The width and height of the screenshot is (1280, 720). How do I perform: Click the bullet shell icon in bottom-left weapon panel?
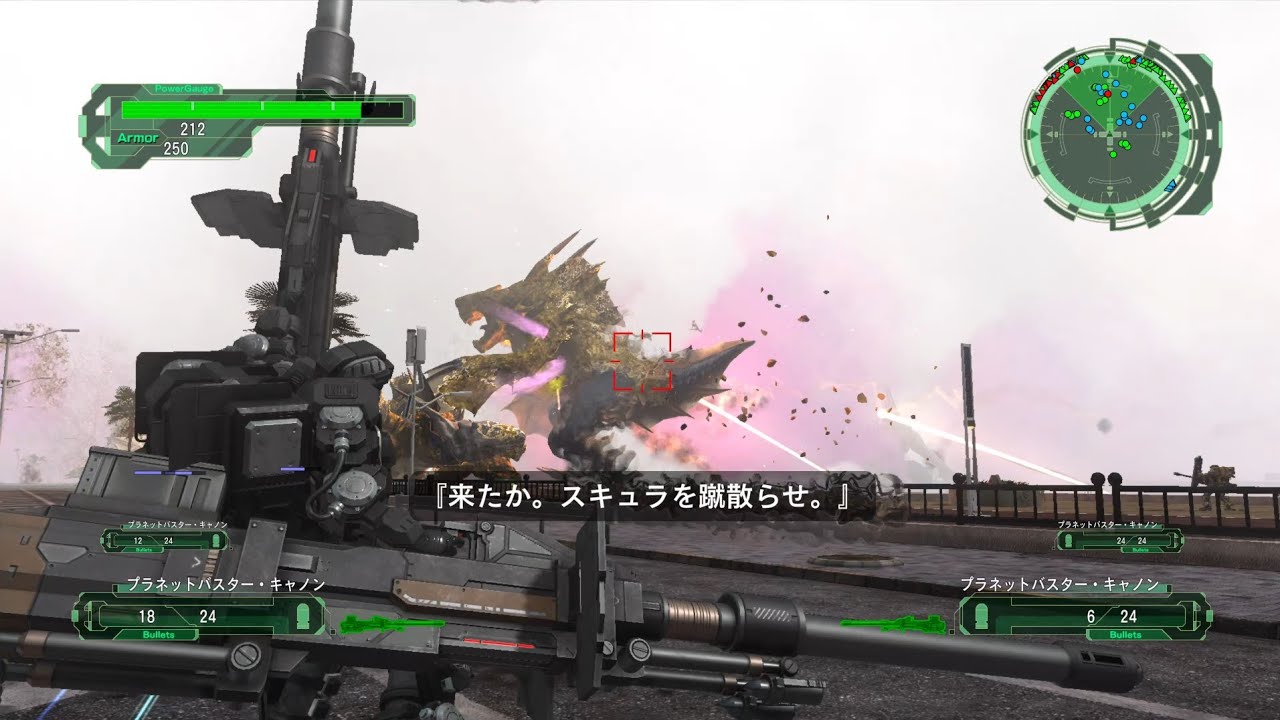pos(303,615)
